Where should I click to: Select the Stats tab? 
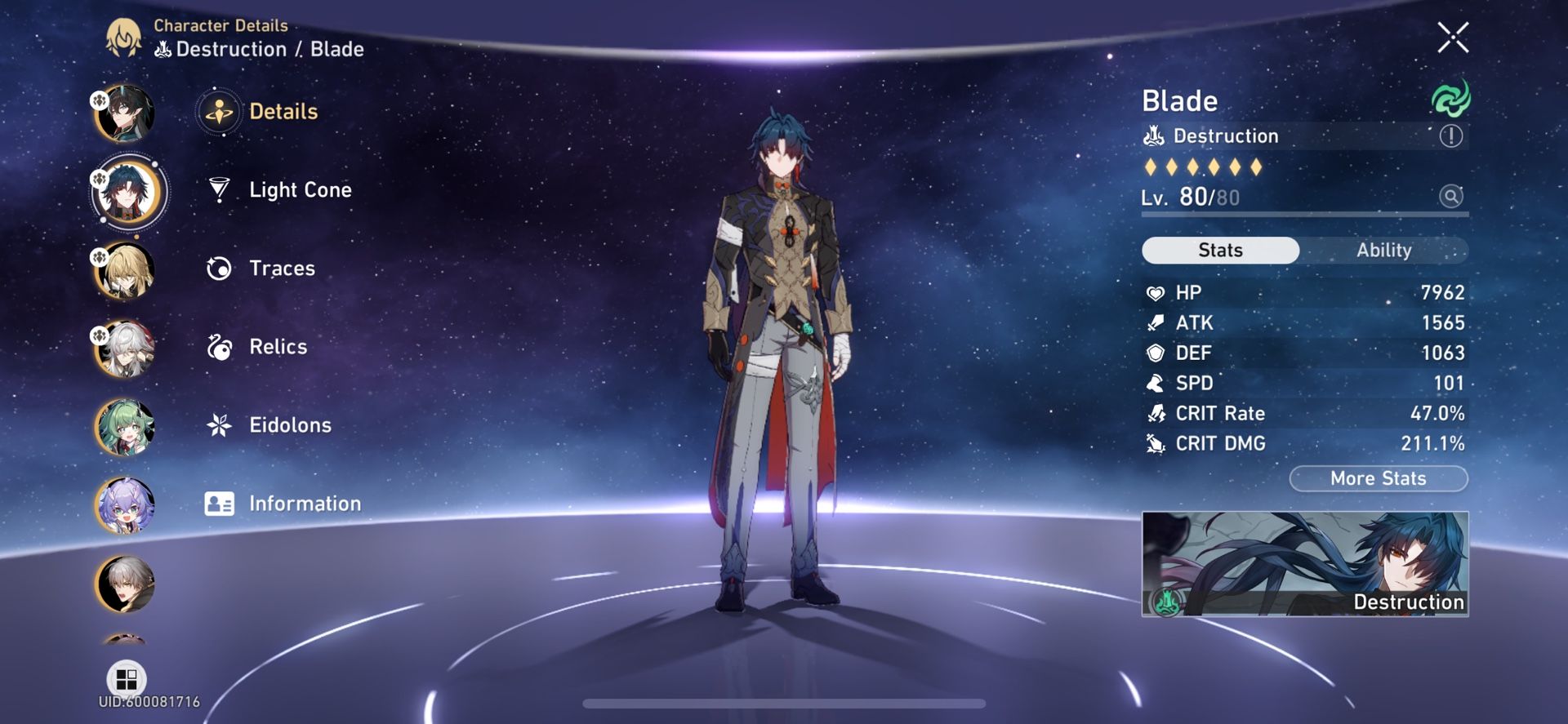[1219, 250]
